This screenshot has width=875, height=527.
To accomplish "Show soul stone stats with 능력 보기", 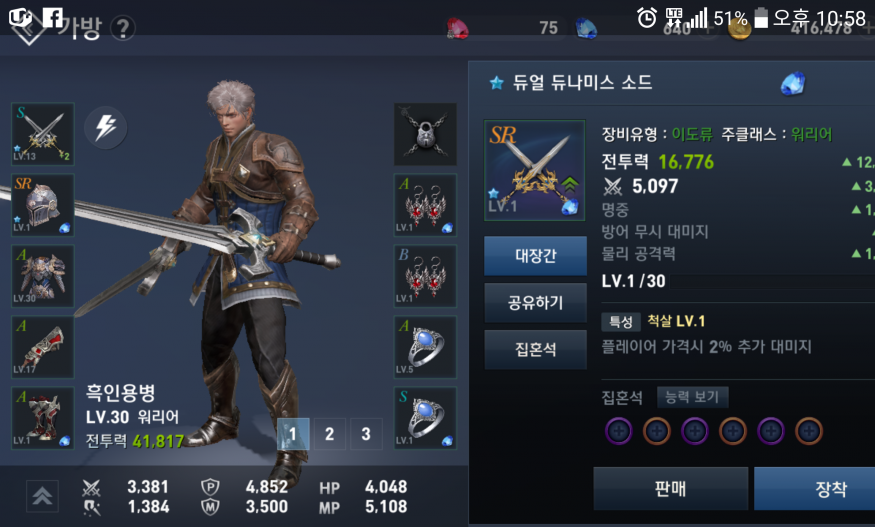I will pyautogui.click(x=693, y=397).
